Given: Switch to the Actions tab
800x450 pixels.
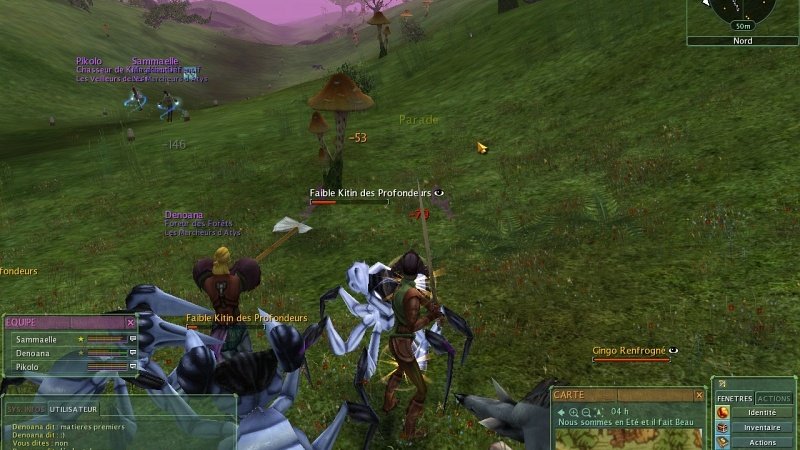Looking at the screenshot, I should pyautogui.click(x=774, y=398).
